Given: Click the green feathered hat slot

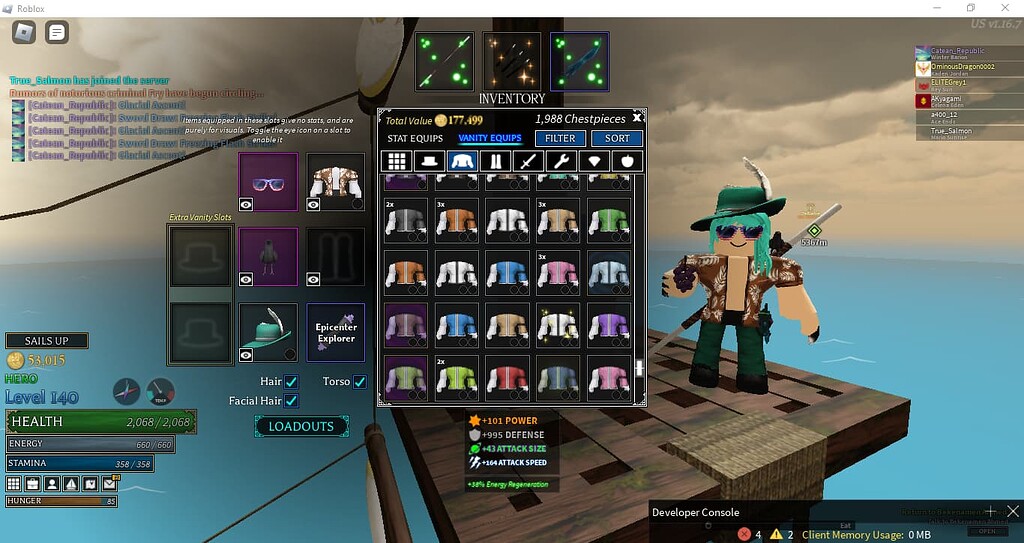Looking at the screenshot, I should [268, 332].
